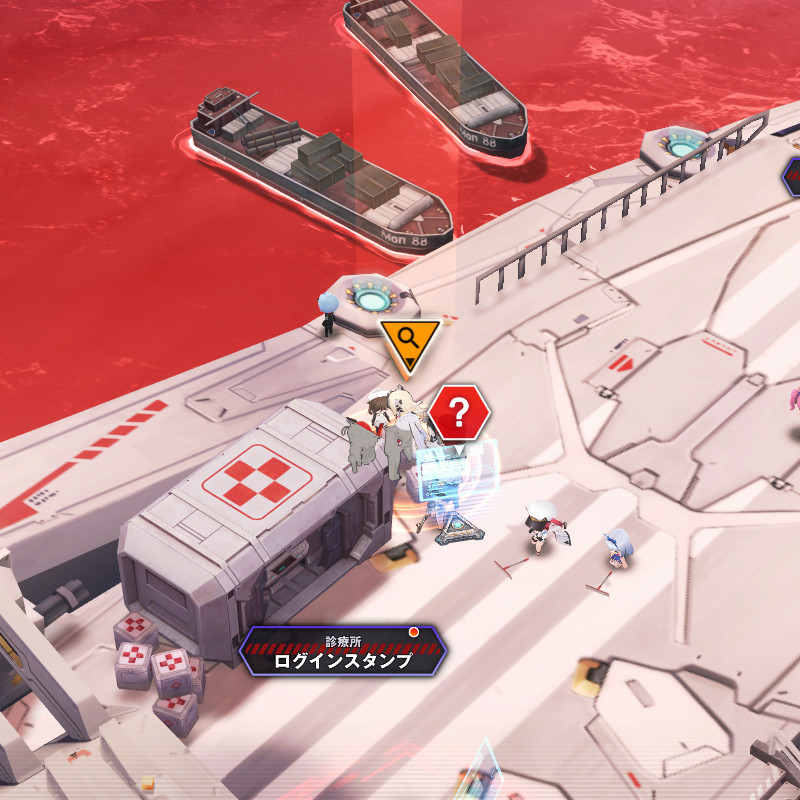Tap the orange magnifying glass marker

click(408, 339)
